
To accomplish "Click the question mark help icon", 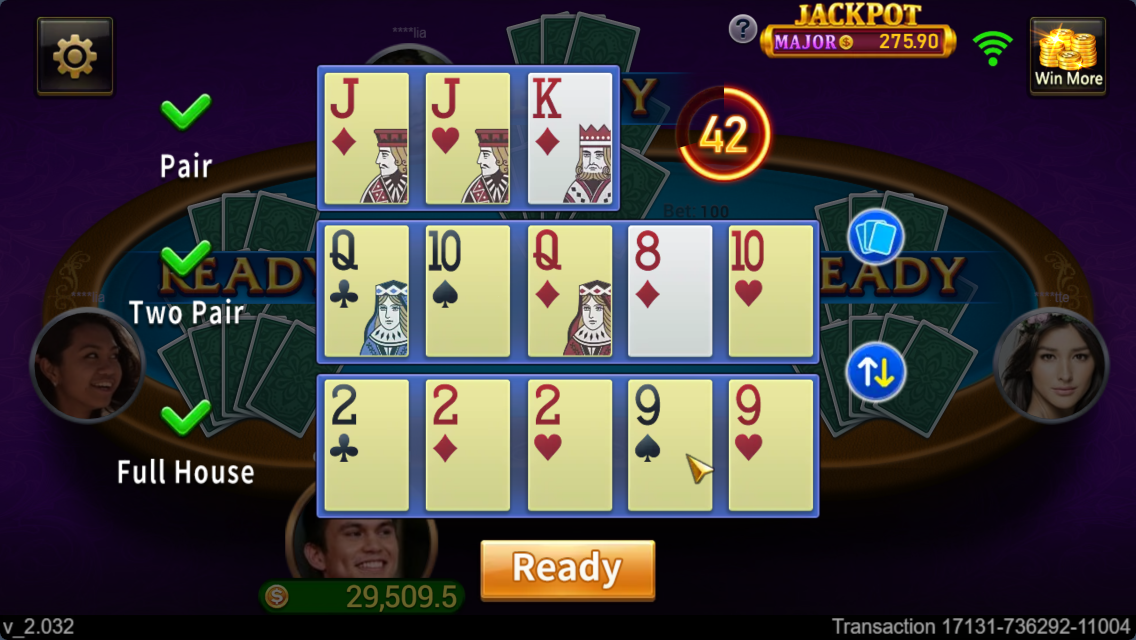I will [742, 29].
